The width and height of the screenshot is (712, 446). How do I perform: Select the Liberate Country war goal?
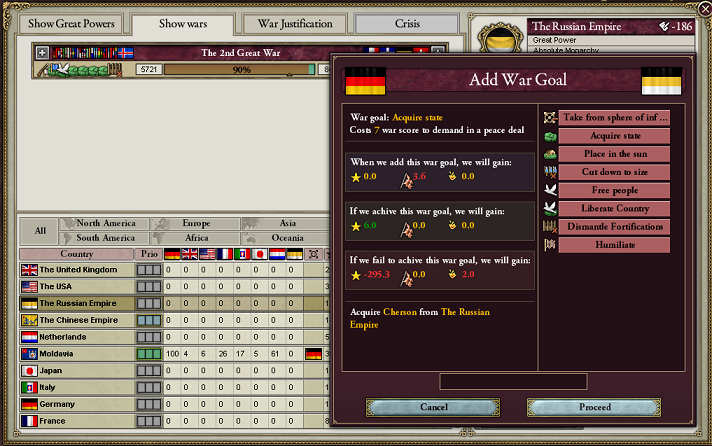pyautogui.click(x=613, y=209)
